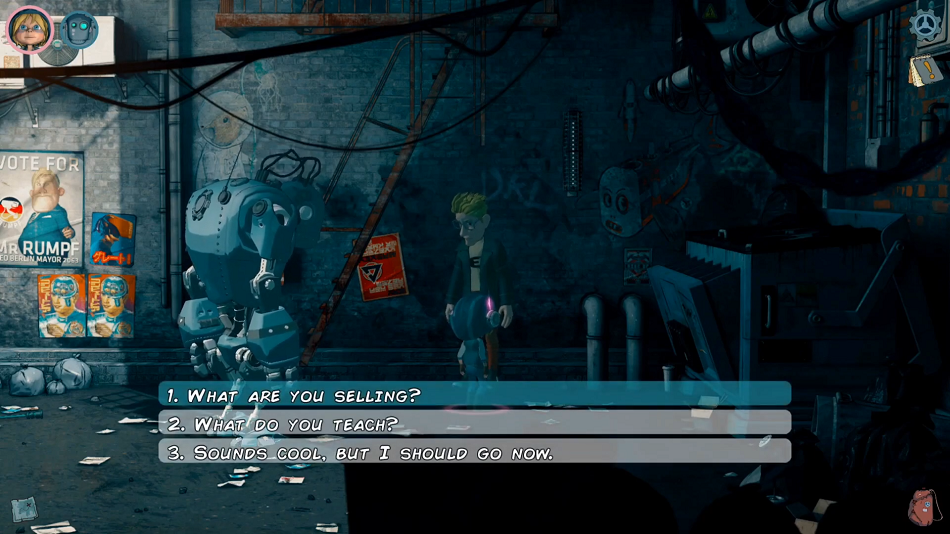Open the gear settings menu
Viewport: 950px width, 534px height.
927,26
